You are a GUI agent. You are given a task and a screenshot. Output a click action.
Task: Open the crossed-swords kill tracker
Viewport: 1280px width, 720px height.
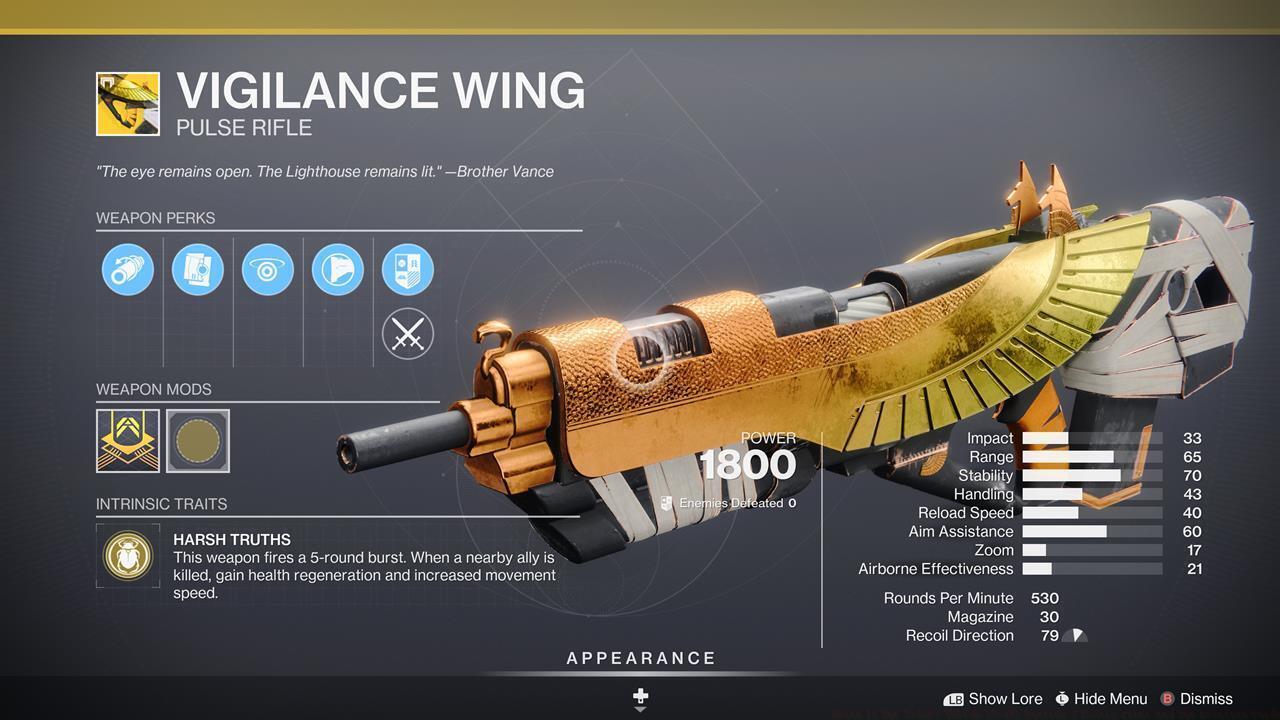(406, 333)
